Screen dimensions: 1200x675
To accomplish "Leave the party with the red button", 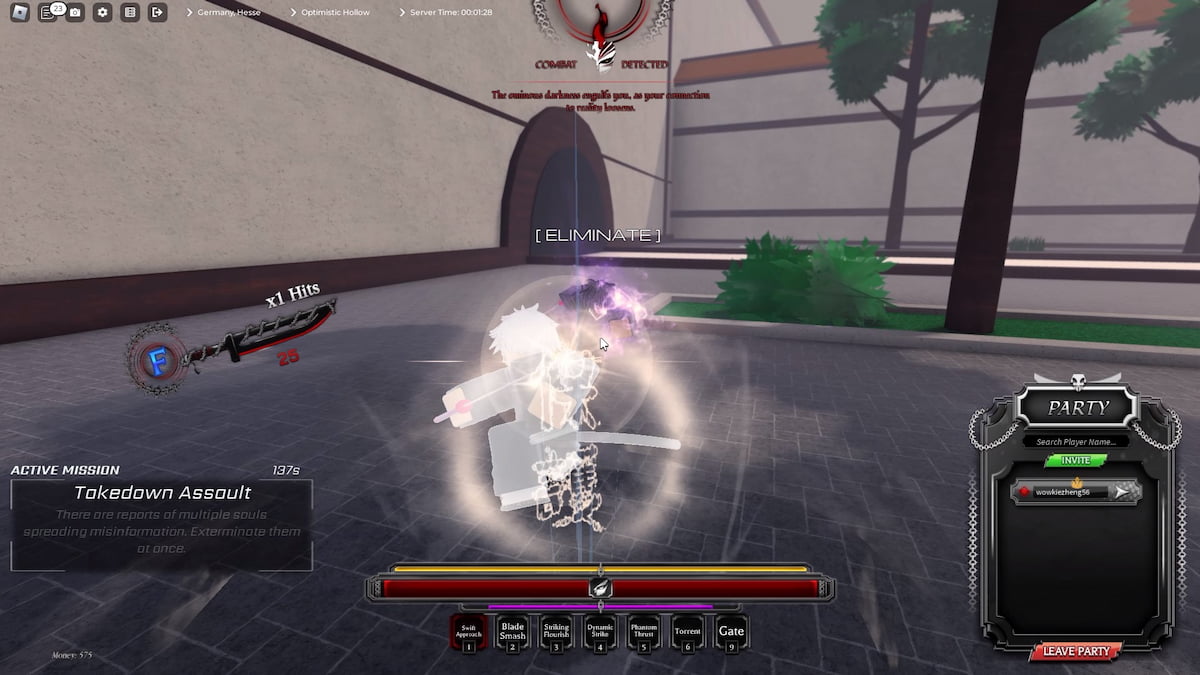I will 1076,651.
